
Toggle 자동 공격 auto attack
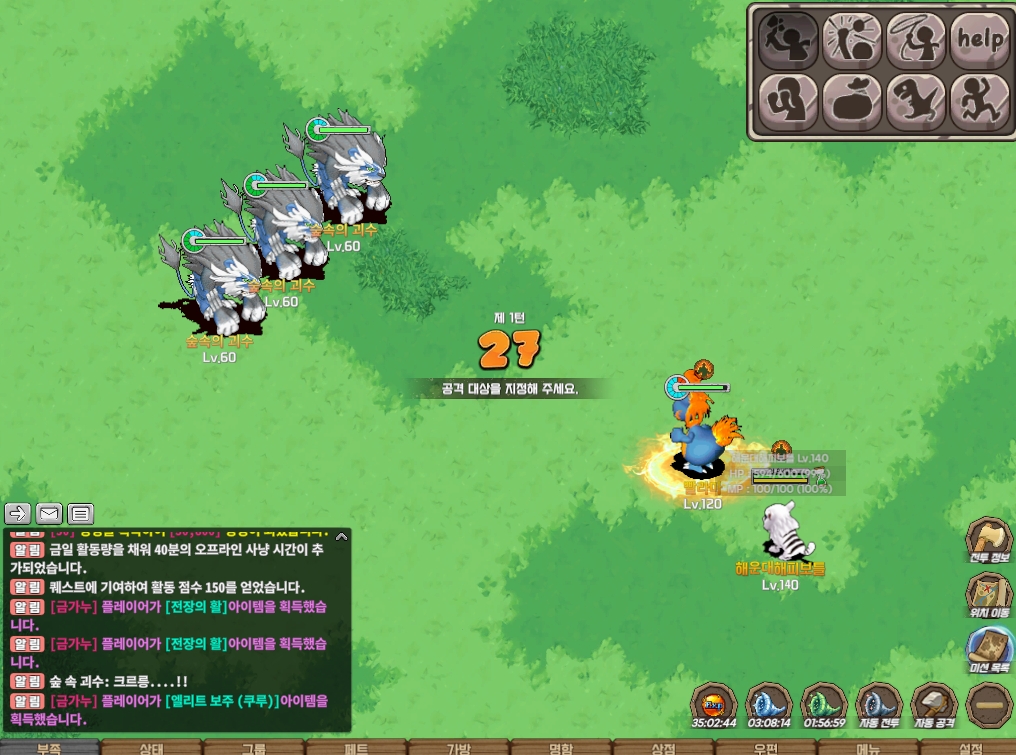click(x=934, y=705)
